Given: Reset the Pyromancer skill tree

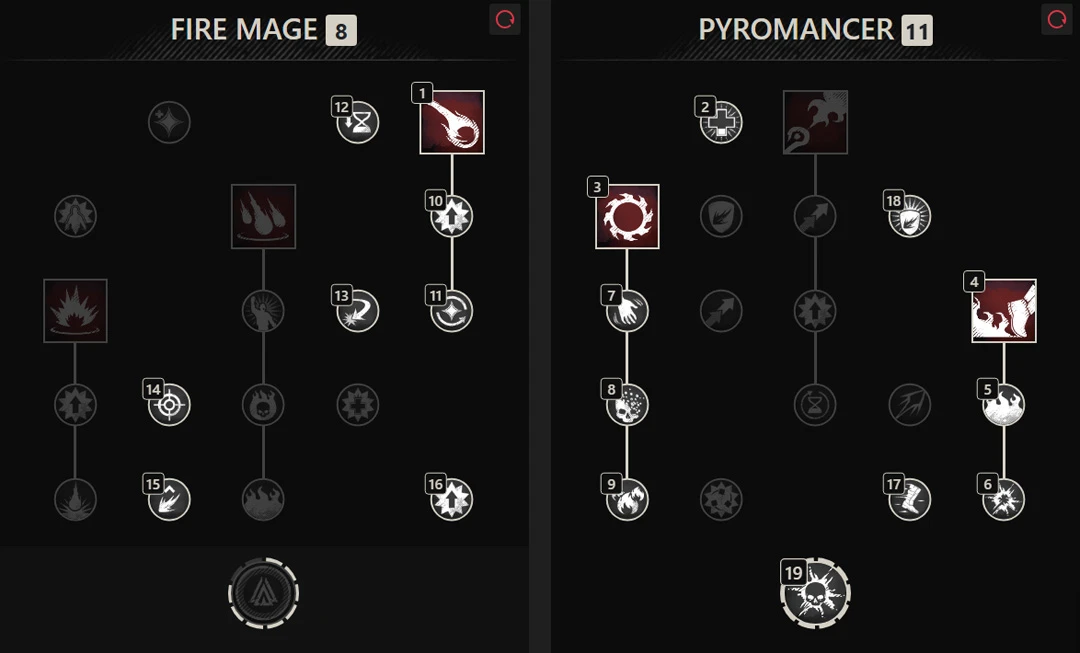Looking at the screenshot, I should point(1056,20).
